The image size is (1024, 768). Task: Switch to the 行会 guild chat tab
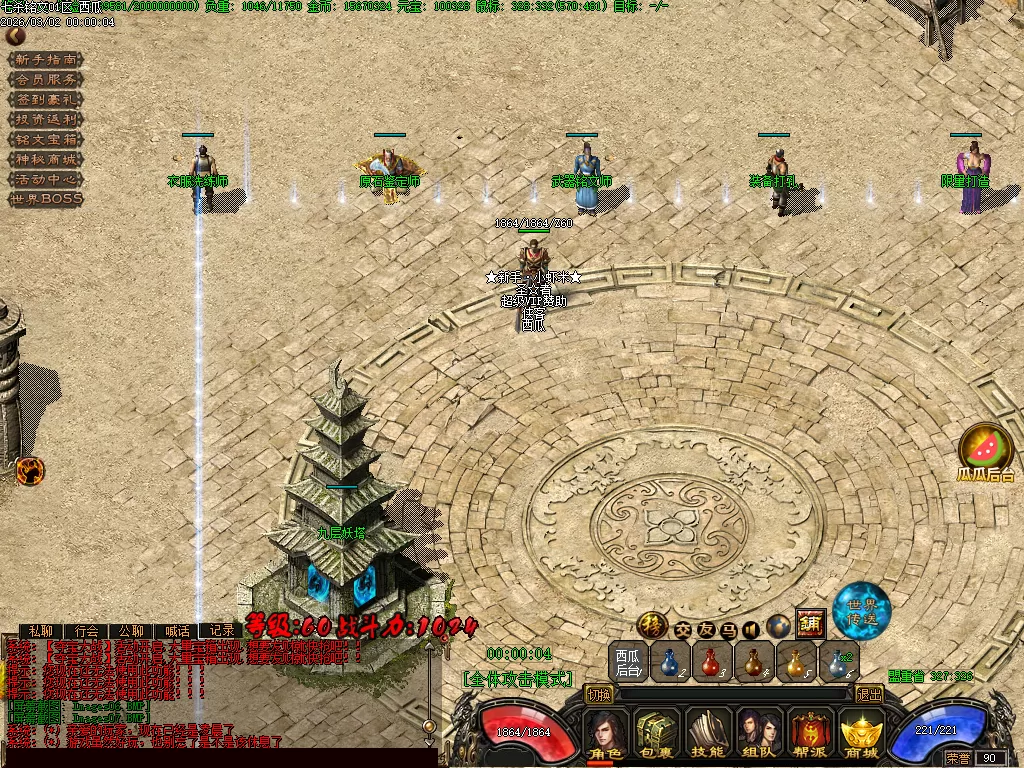(87, 631)
